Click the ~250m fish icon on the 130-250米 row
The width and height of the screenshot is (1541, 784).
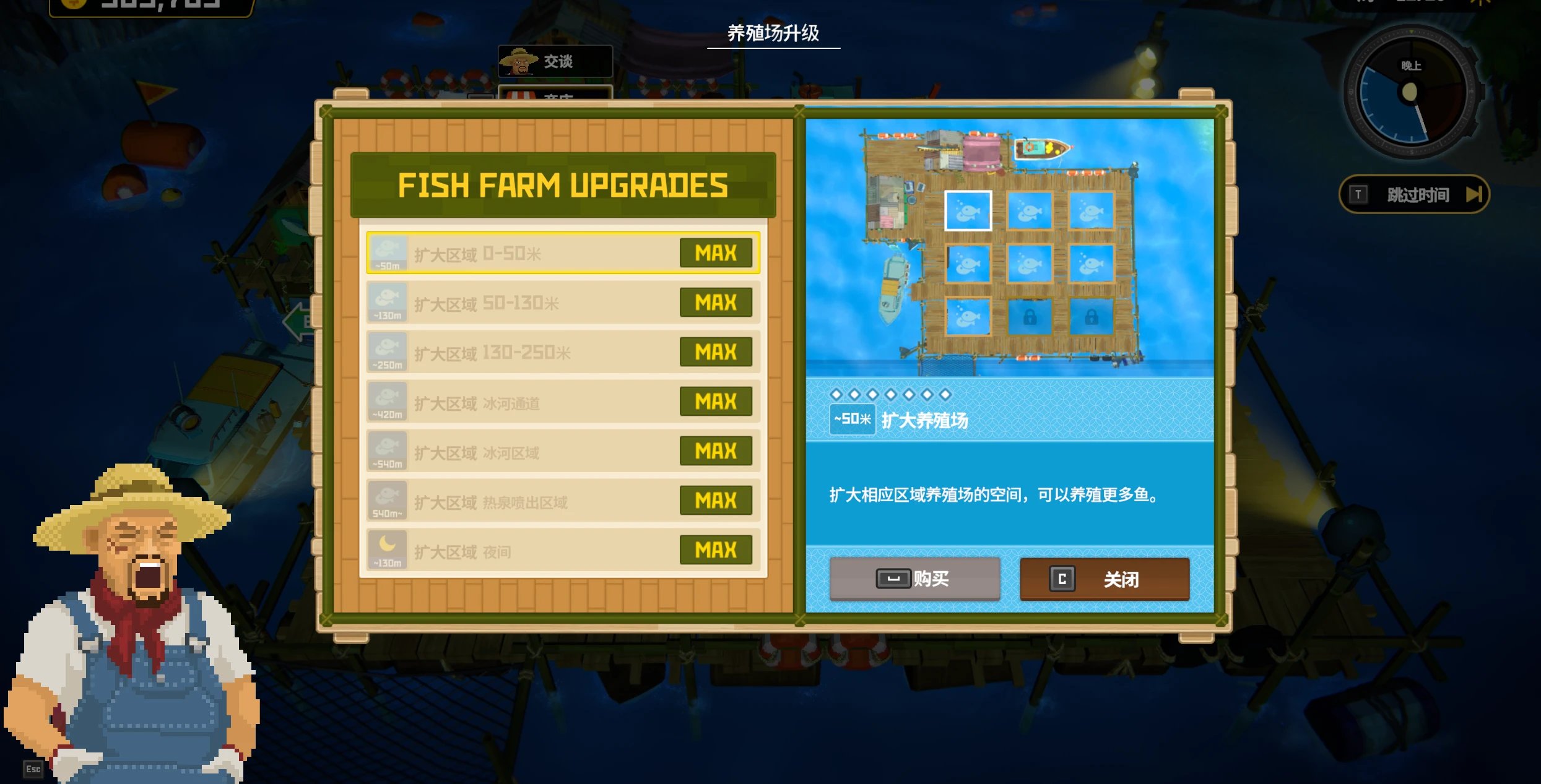pos(388,351)
